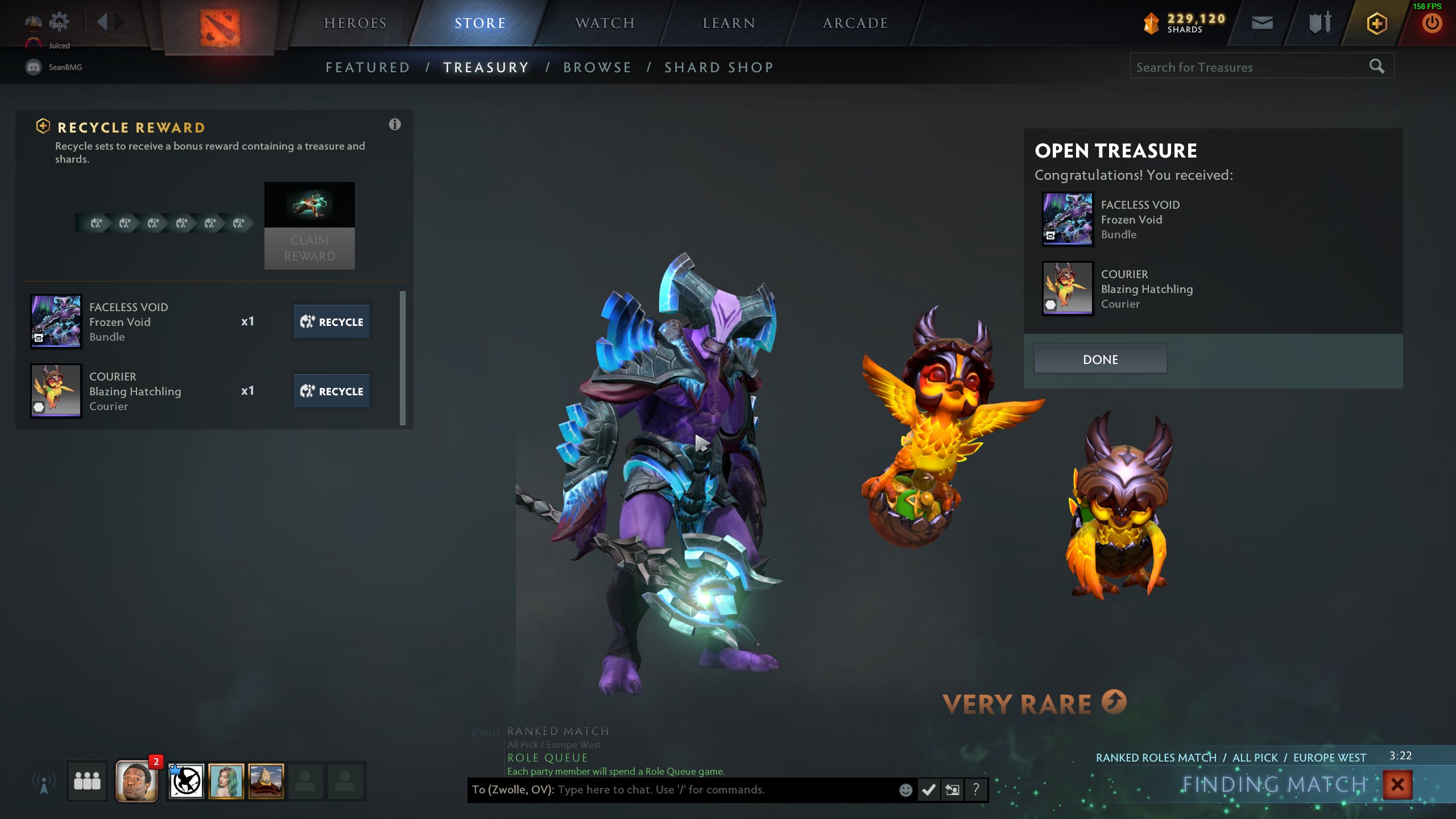
Task: Go to the Learn section
Action: (x=729, y=23)
